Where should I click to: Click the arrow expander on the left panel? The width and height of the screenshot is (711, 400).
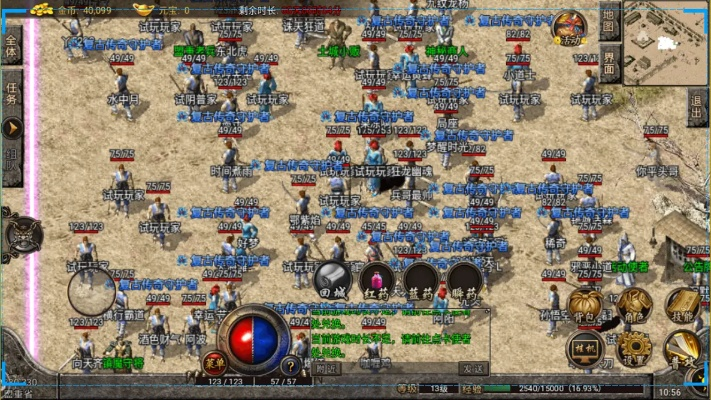point(11,128)
